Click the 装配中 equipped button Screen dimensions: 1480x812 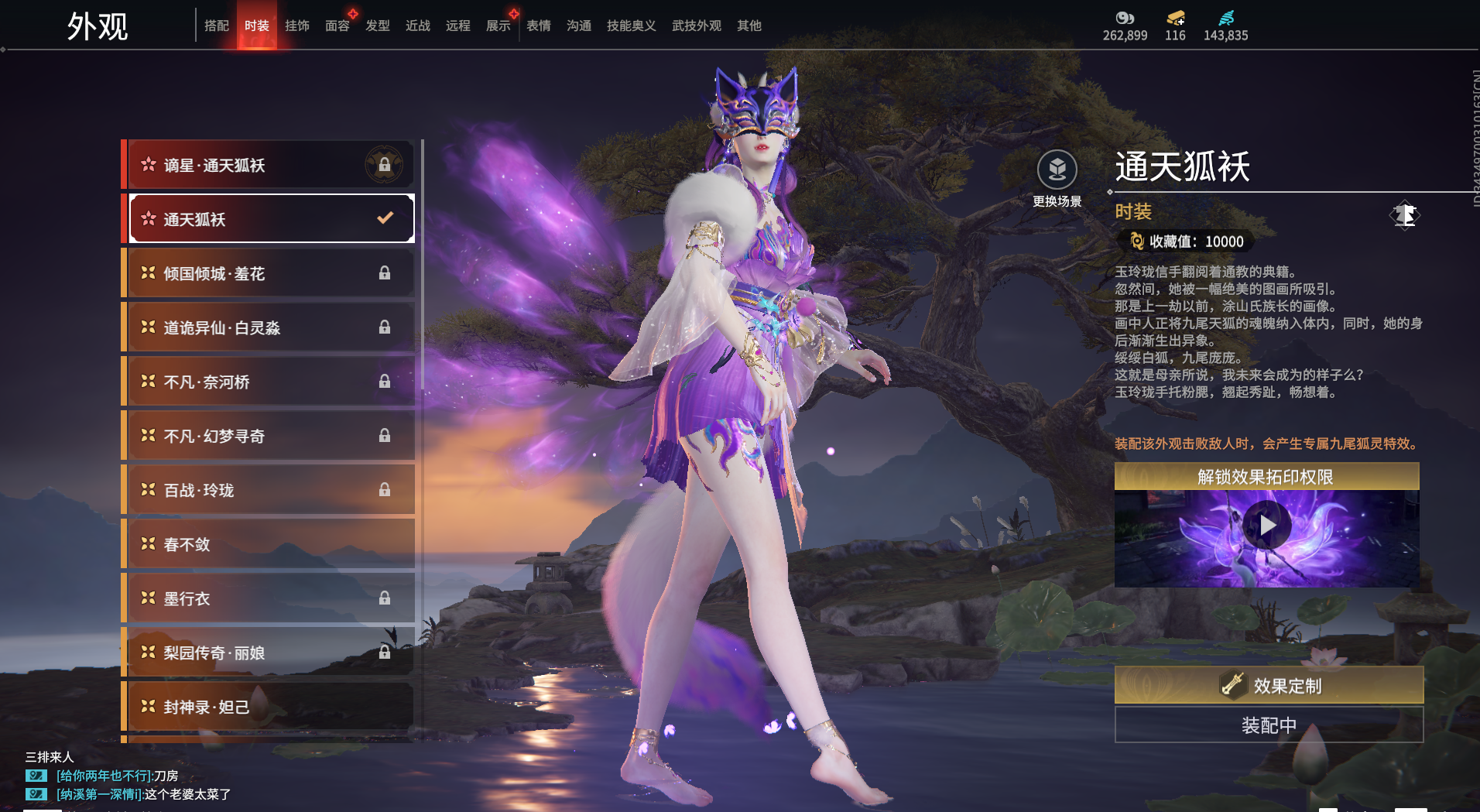click(1269, 725)
